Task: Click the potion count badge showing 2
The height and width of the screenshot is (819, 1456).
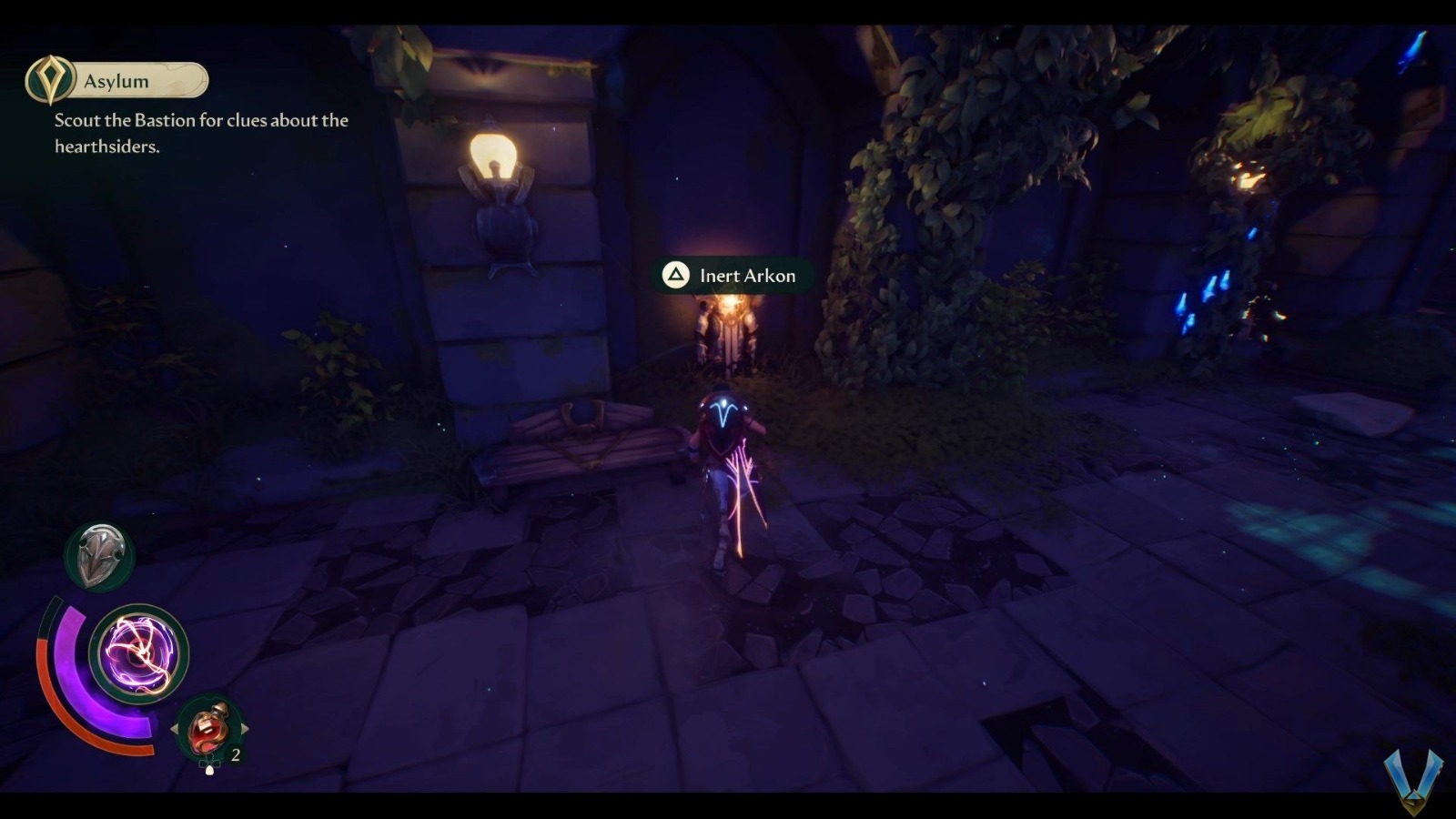Action: (235, 754)
